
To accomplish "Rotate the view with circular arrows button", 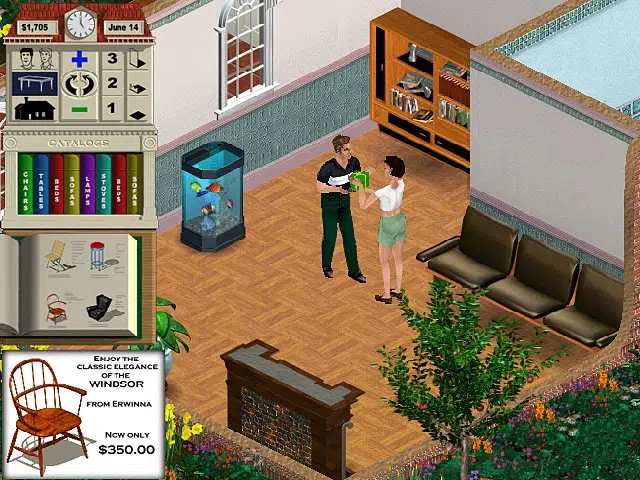I will pyautogui.click(x=80, y=84).
